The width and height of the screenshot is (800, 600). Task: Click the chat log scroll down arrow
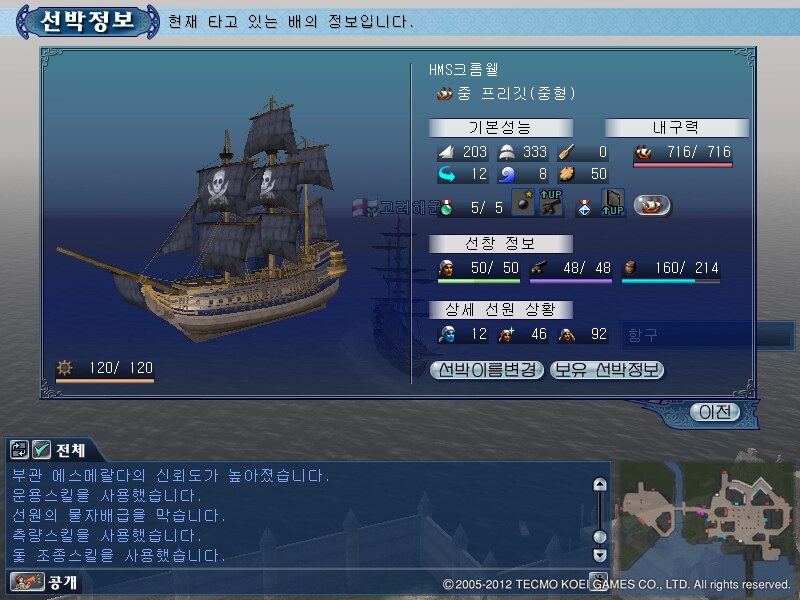[x=600, y=554]
